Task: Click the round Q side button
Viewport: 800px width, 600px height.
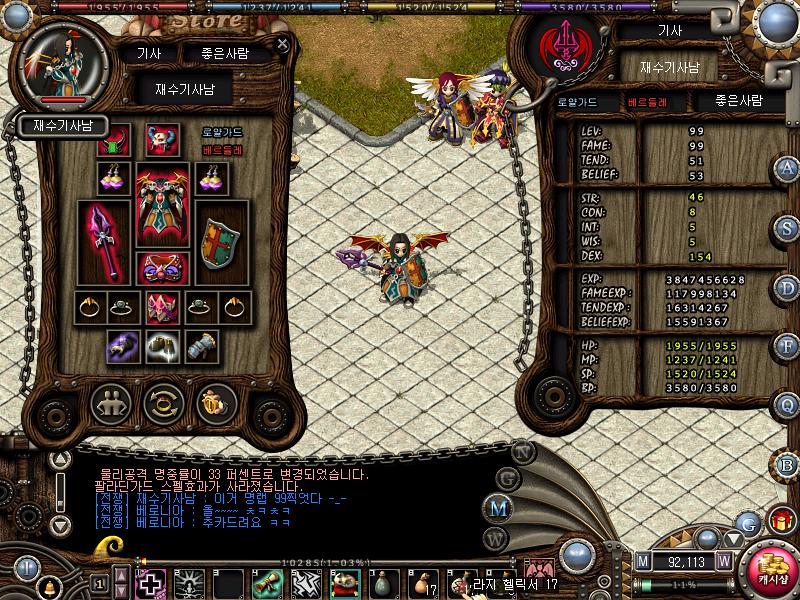Action: (787, 404)
